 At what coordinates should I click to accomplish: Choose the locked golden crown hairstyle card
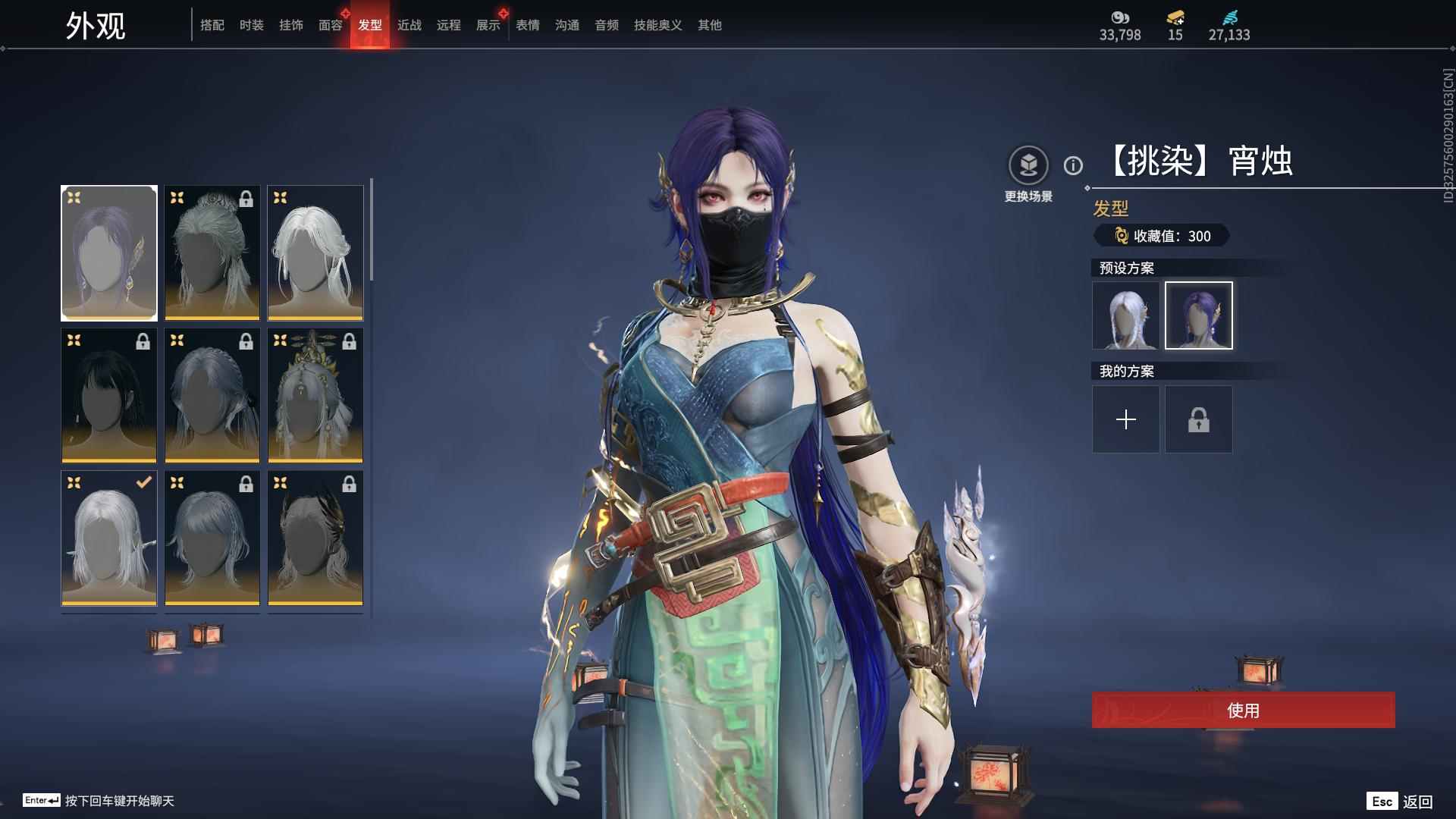click(x=315, y=395)
